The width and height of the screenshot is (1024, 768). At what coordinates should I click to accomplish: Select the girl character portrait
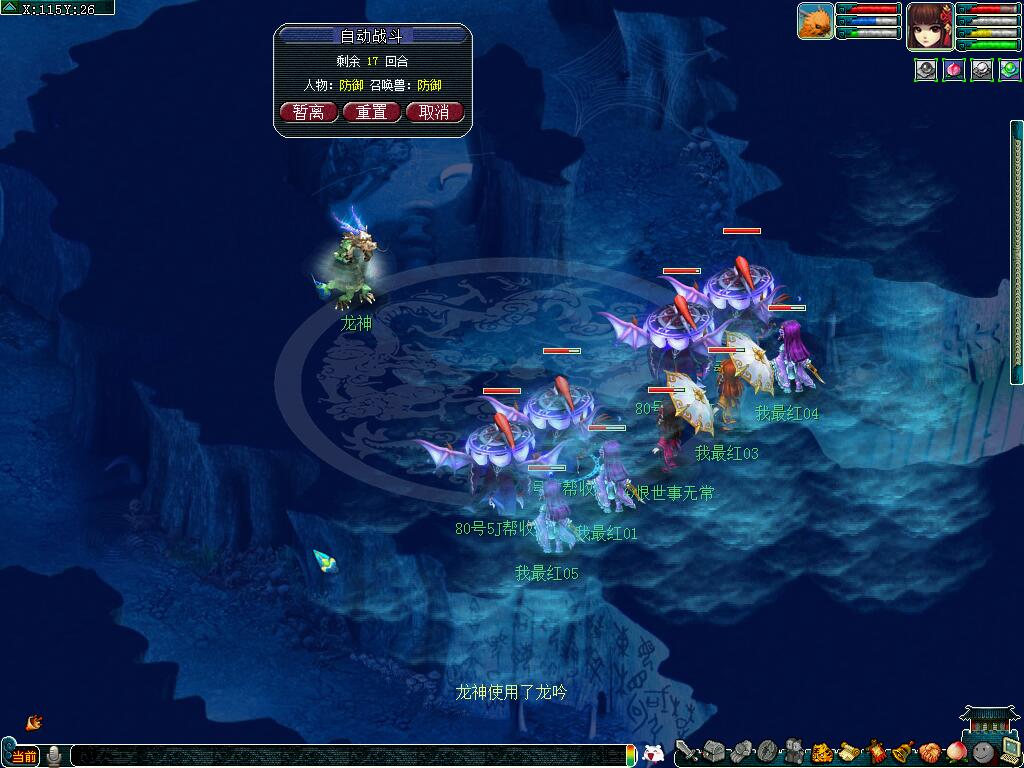929,27
